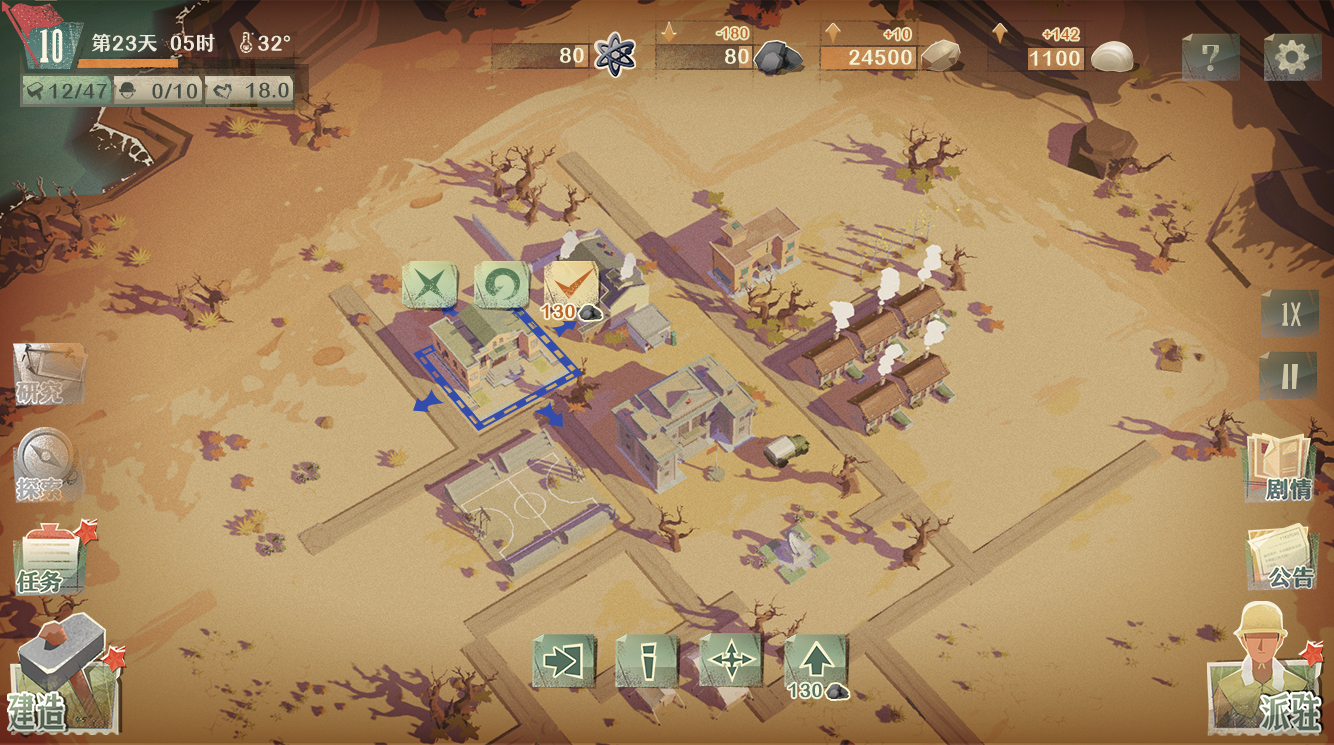Cancel with the green X button

429,285
